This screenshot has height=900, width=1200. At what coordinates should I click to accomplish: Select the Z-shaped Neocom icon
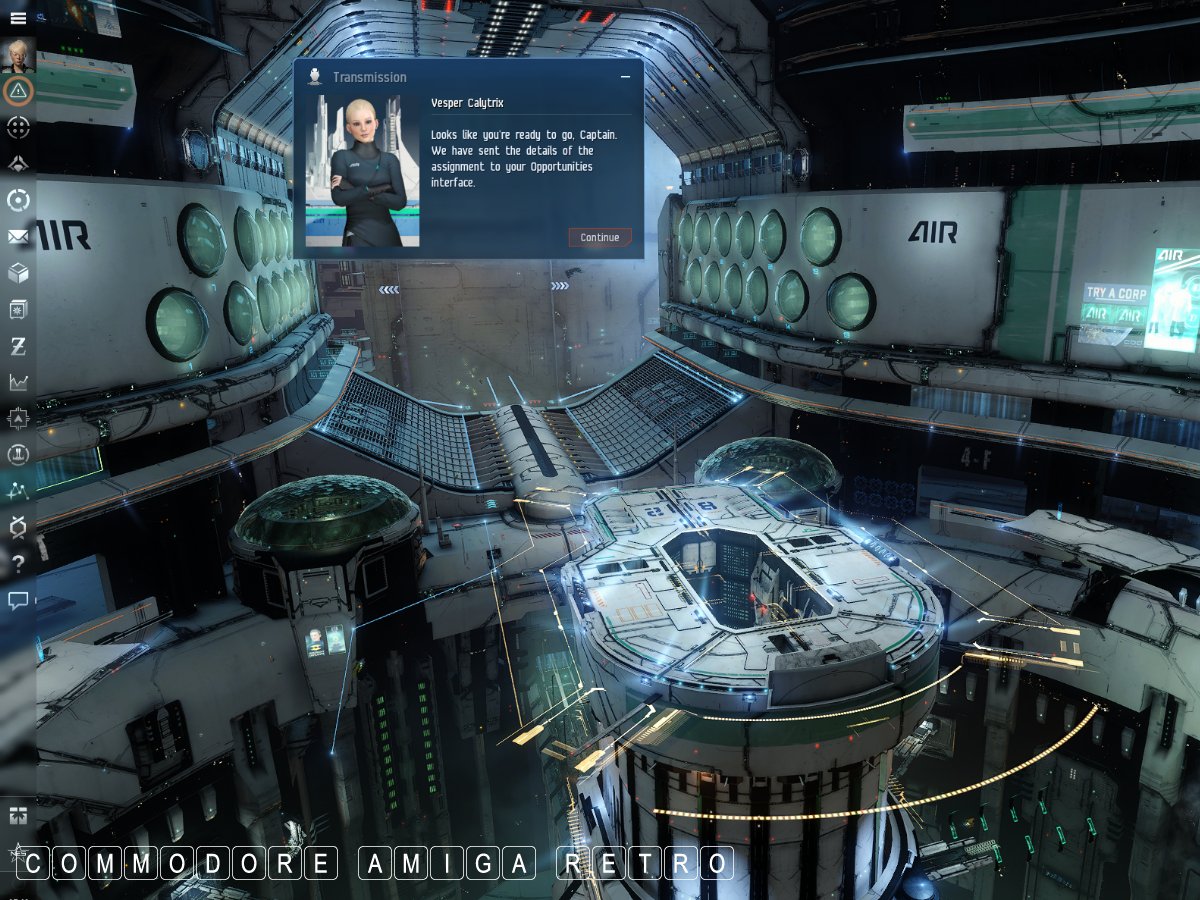[x=18, y=346]
